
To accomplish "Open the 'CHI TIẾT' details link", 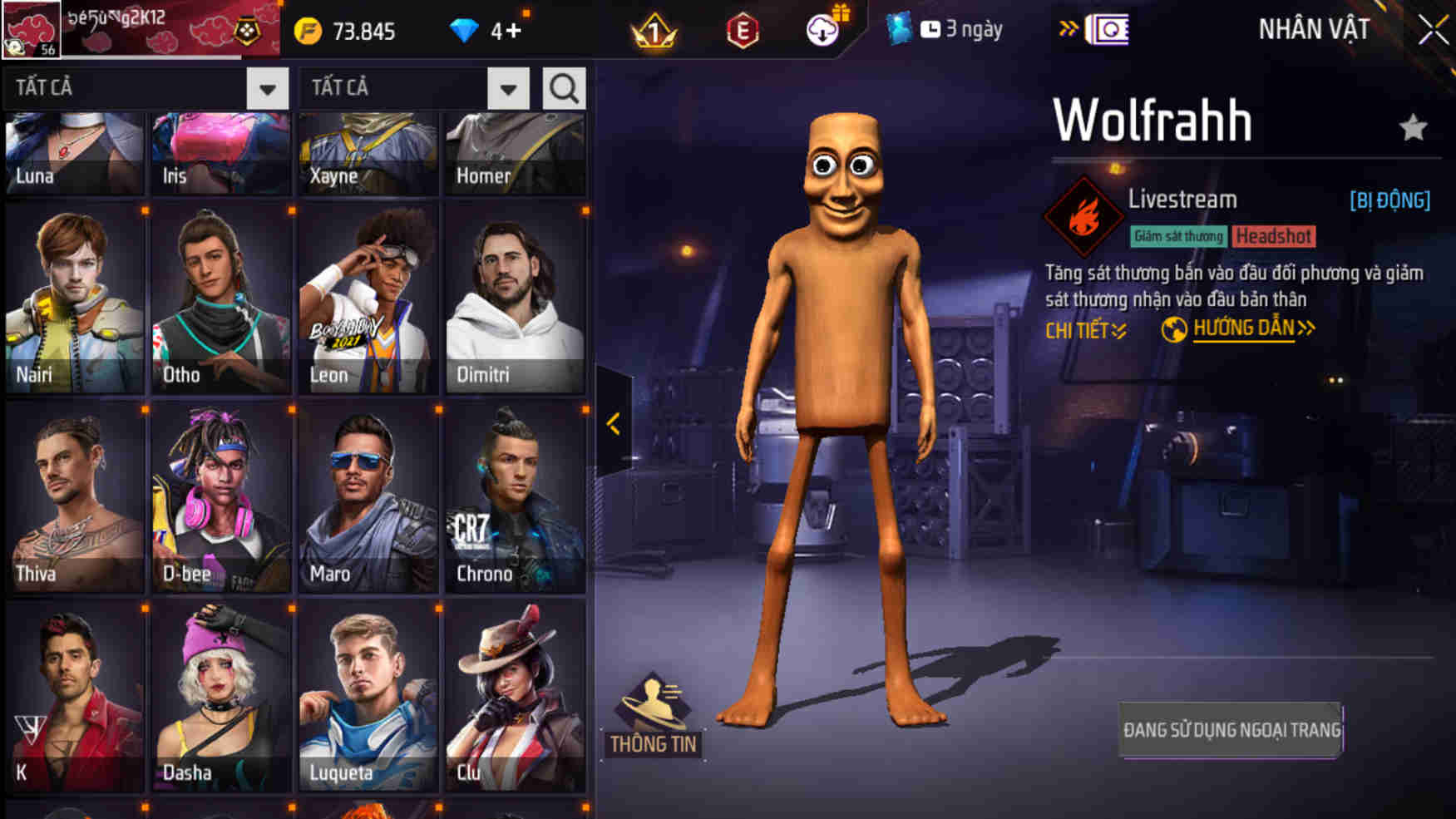I will coord(1083,329).
